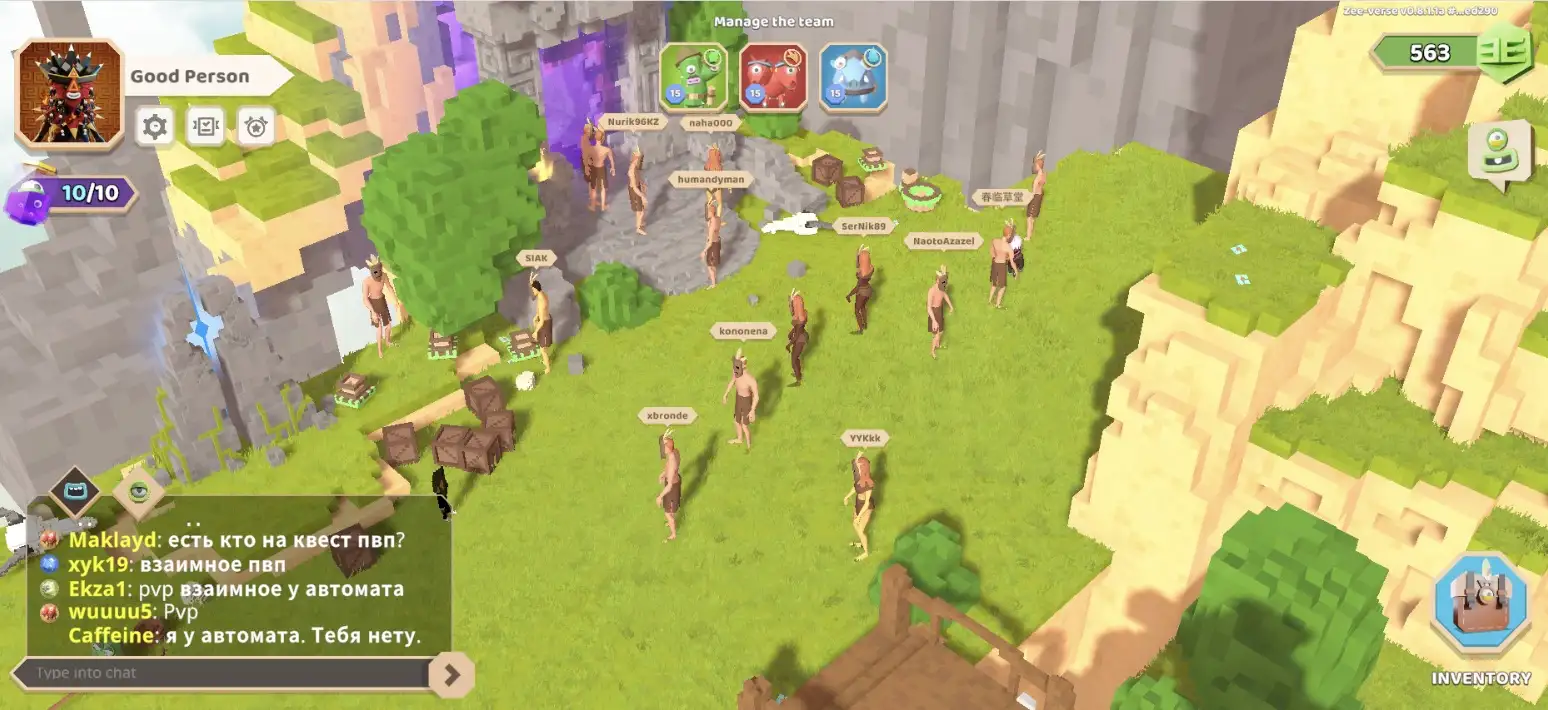
Task: Select the green cactus team creature
Action: click(x=694, y=77)
